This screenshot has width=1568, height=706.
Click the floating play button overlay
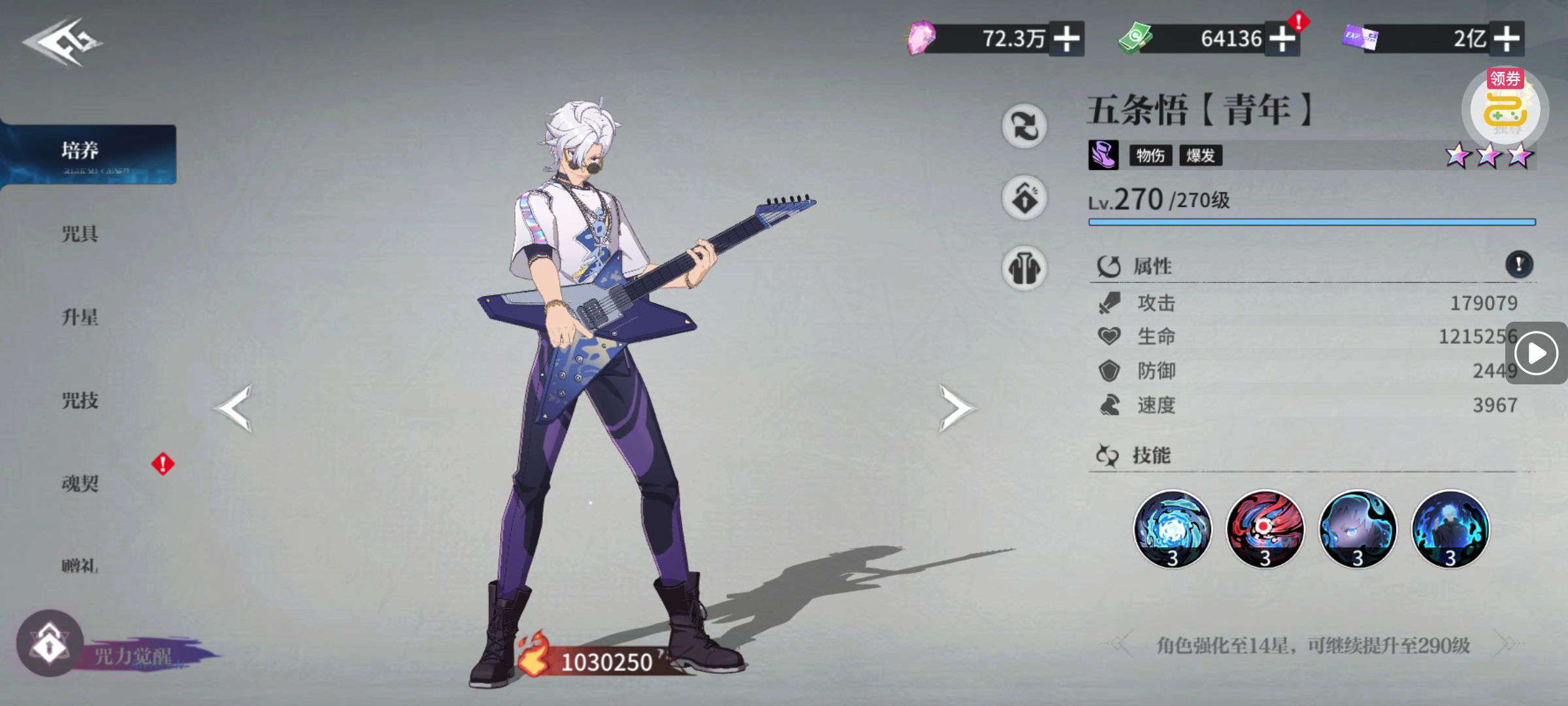point(1536,354)
